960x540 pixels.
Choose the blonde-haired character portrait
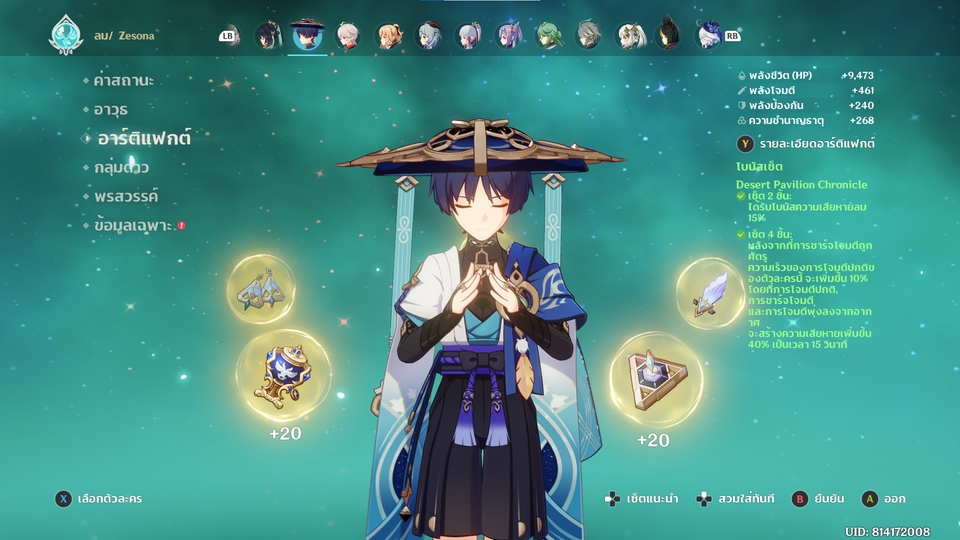tap(388, 37)
